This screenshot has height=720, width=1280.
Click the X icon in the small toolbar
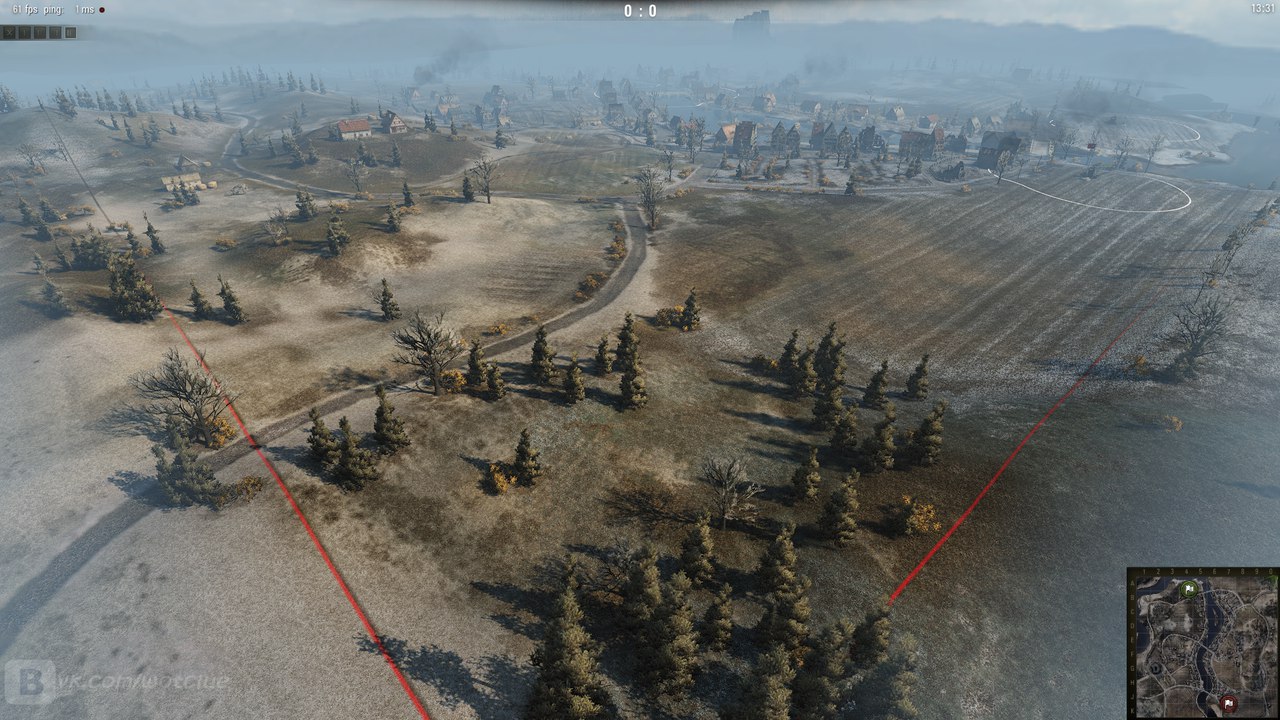[9, 33]
